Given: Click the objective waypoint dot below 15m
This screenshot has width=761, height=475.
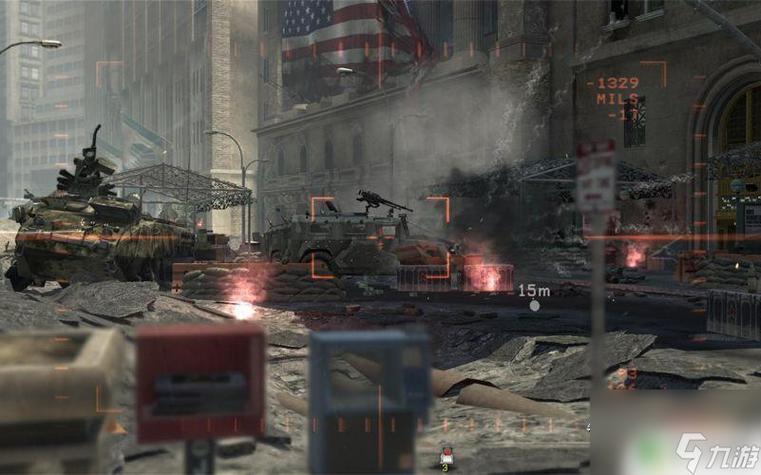Looking at the screenshot, I should coord(534,306).
